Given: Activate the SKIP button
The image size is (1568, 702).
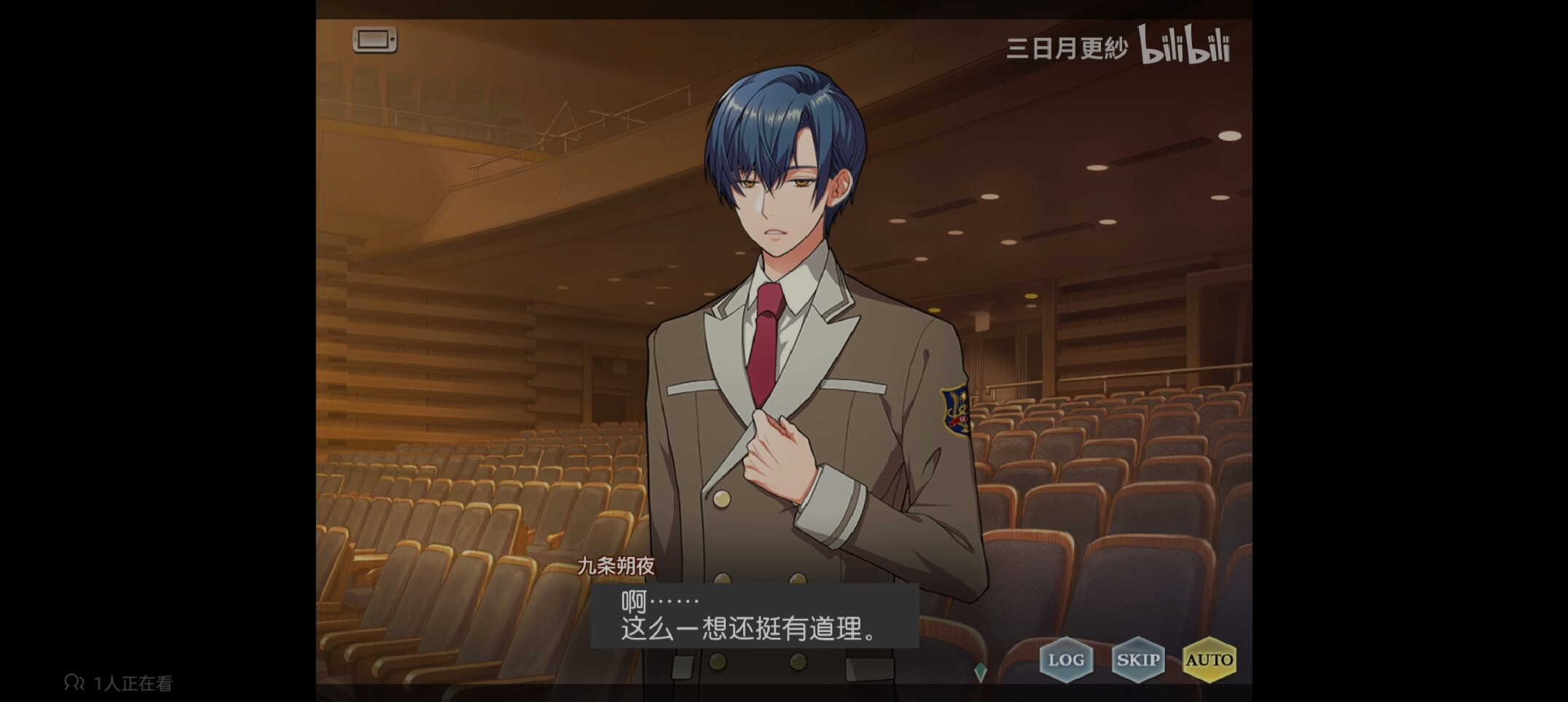Looking at the screenshot, I should (x=1137, y=660).
